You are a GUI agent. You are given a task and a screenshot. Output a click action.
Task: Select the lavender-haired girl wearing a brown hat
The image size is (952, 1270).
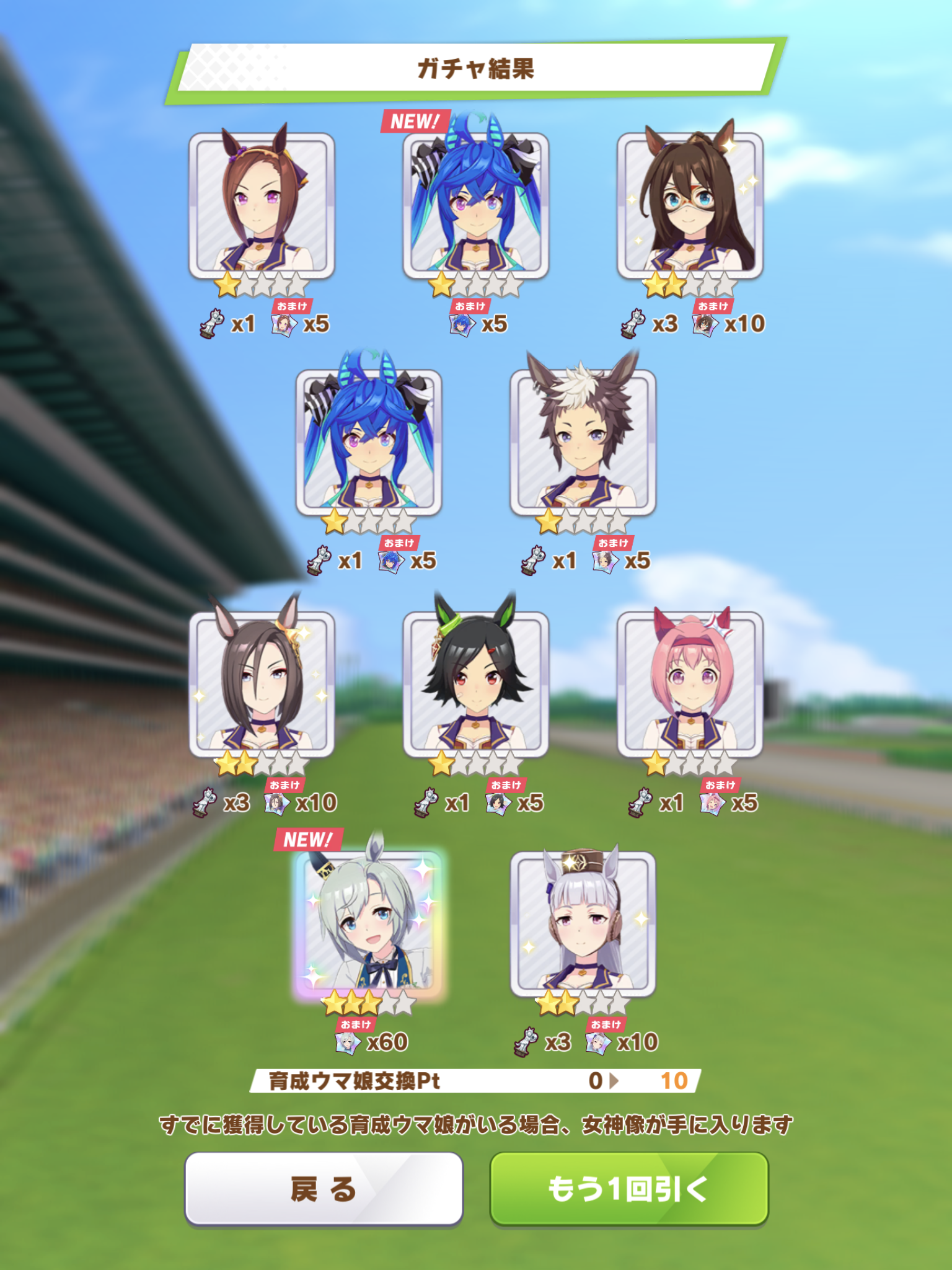(583, 924)
